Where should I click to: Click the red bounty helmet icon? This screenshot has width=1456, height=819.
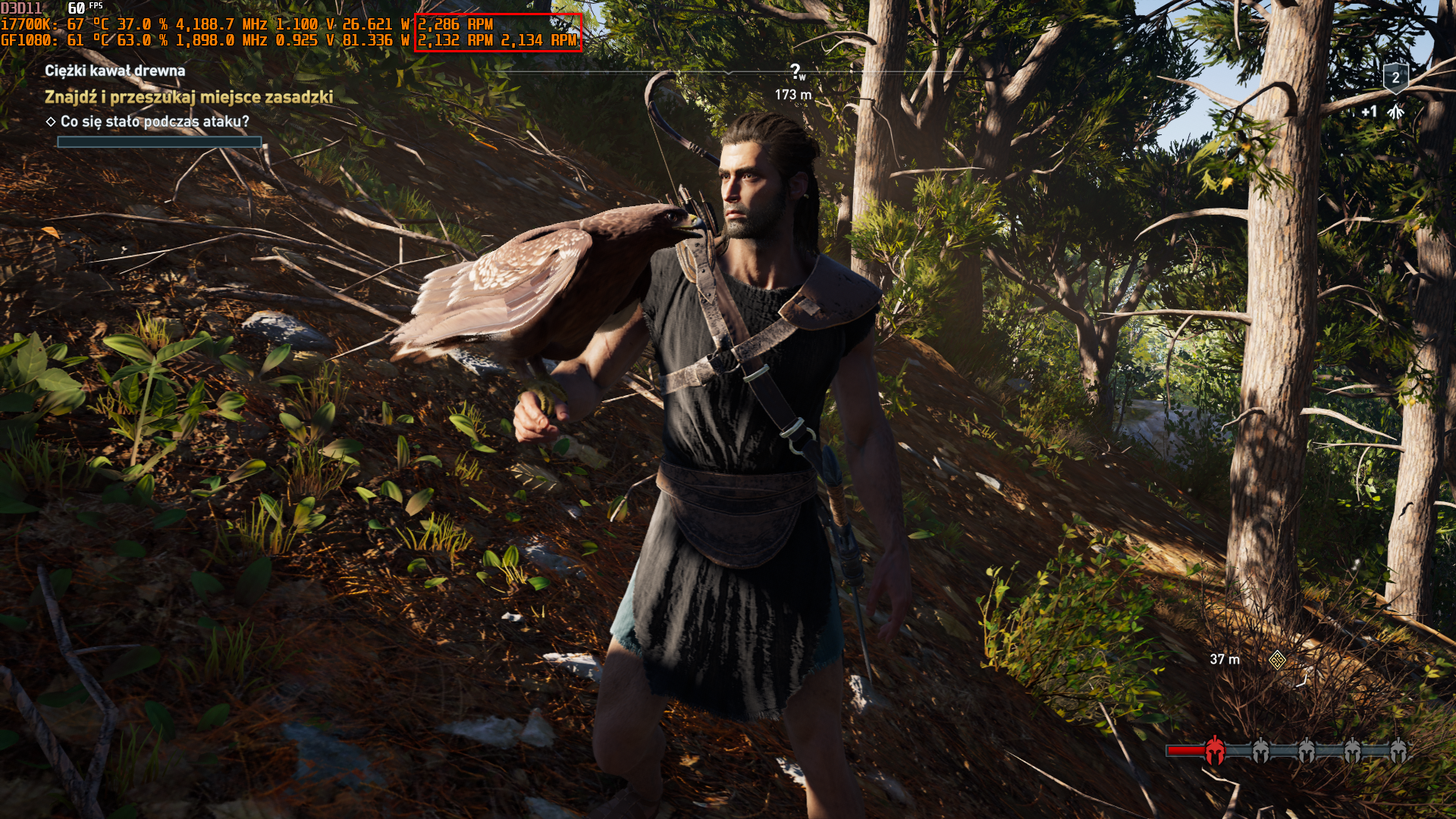coord(1214,751)
